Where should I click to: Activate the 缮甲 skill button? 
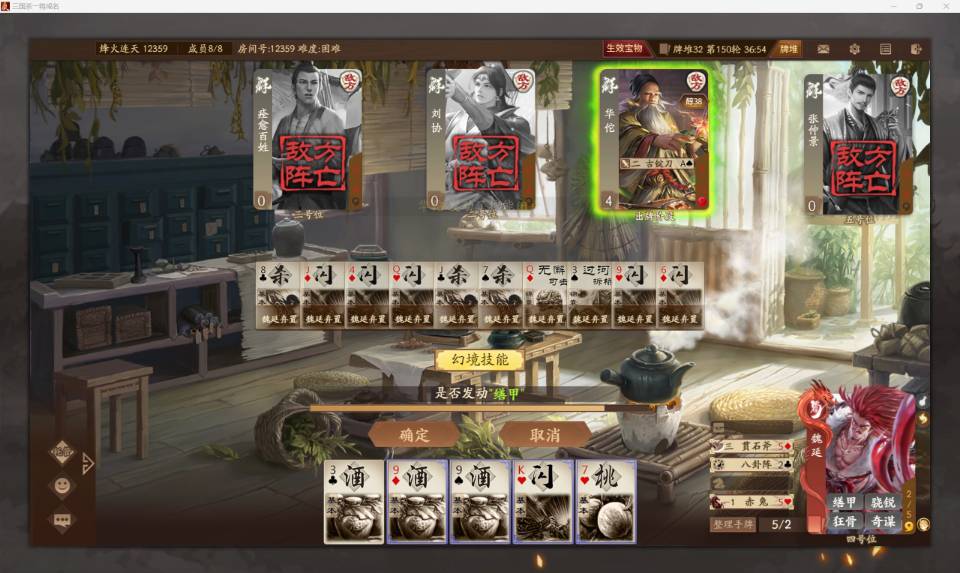pyautogui.click(x=846, y=503)
